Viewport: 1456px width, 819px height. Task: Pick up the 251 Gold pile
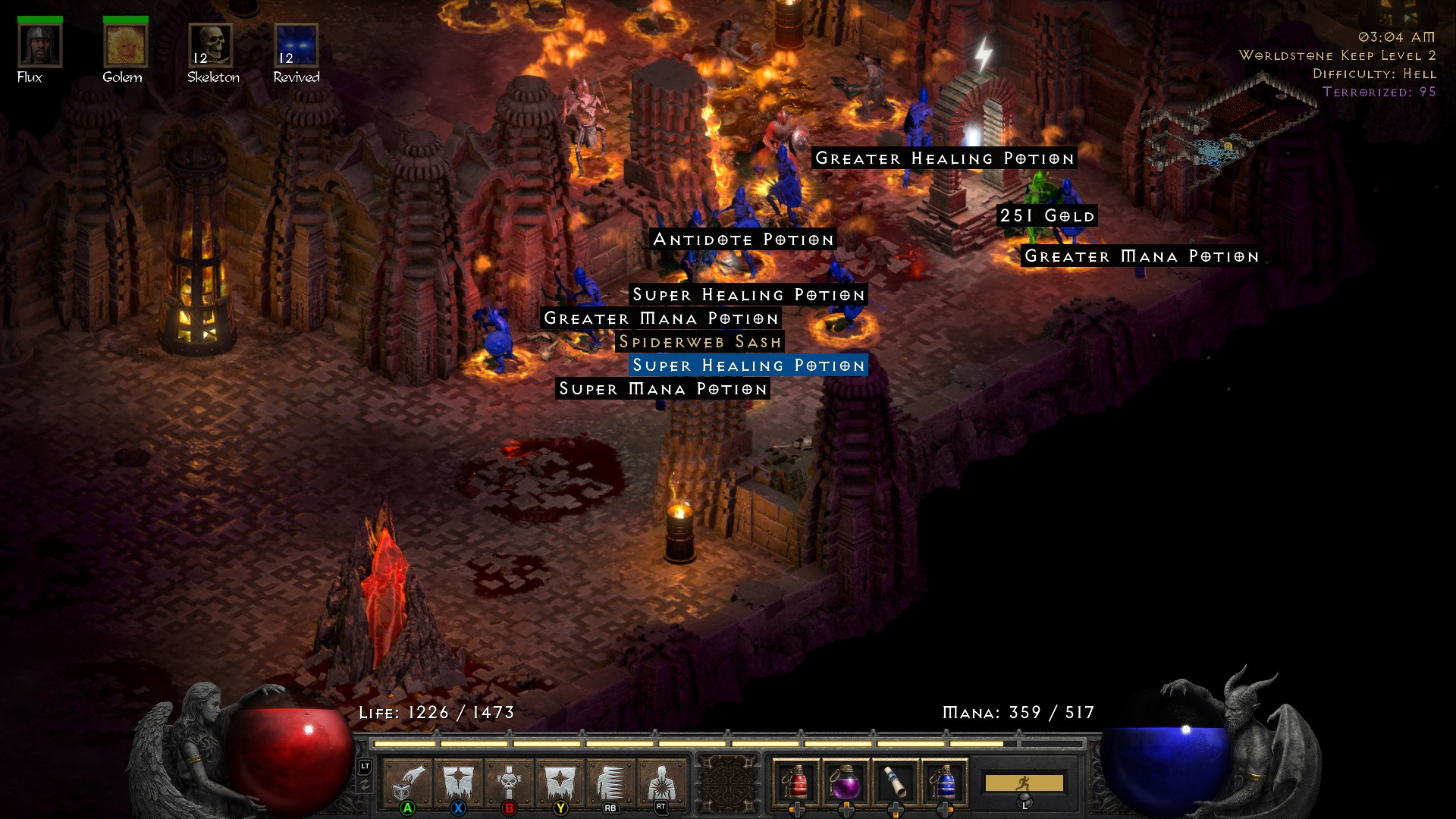[x=1047, y=215]
